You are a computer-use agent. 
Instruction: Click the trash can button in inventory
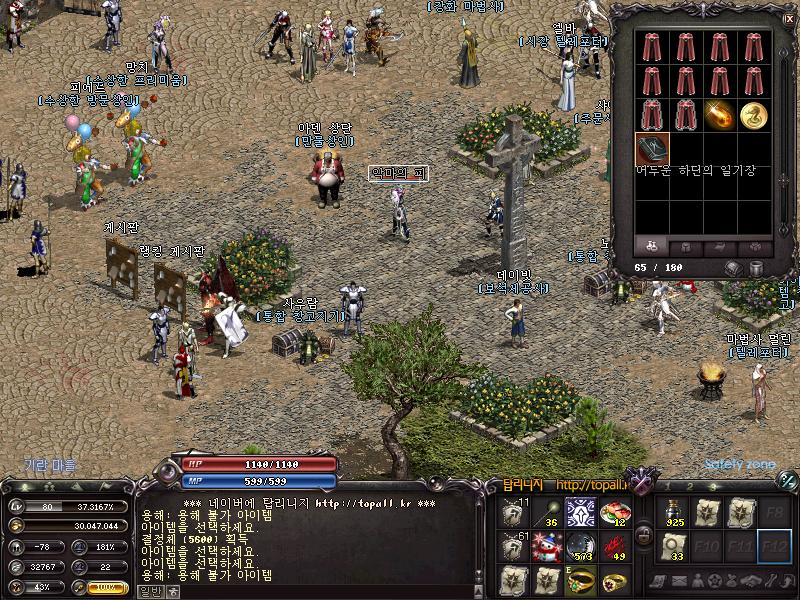(757, 268)
